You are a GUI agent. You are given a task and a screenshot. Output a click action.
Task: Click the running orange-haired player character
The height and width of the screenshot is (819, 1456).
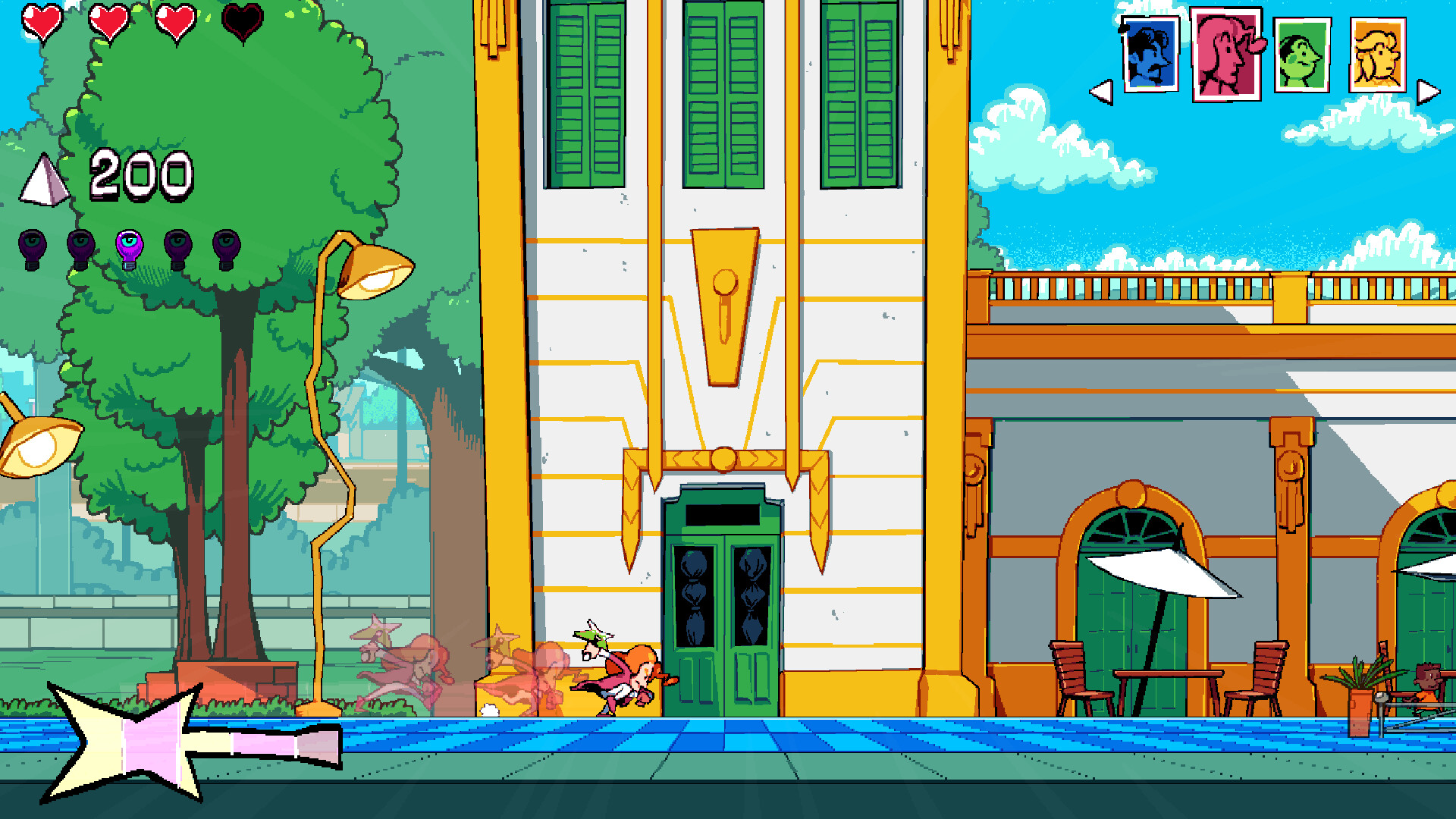[626, 675]
